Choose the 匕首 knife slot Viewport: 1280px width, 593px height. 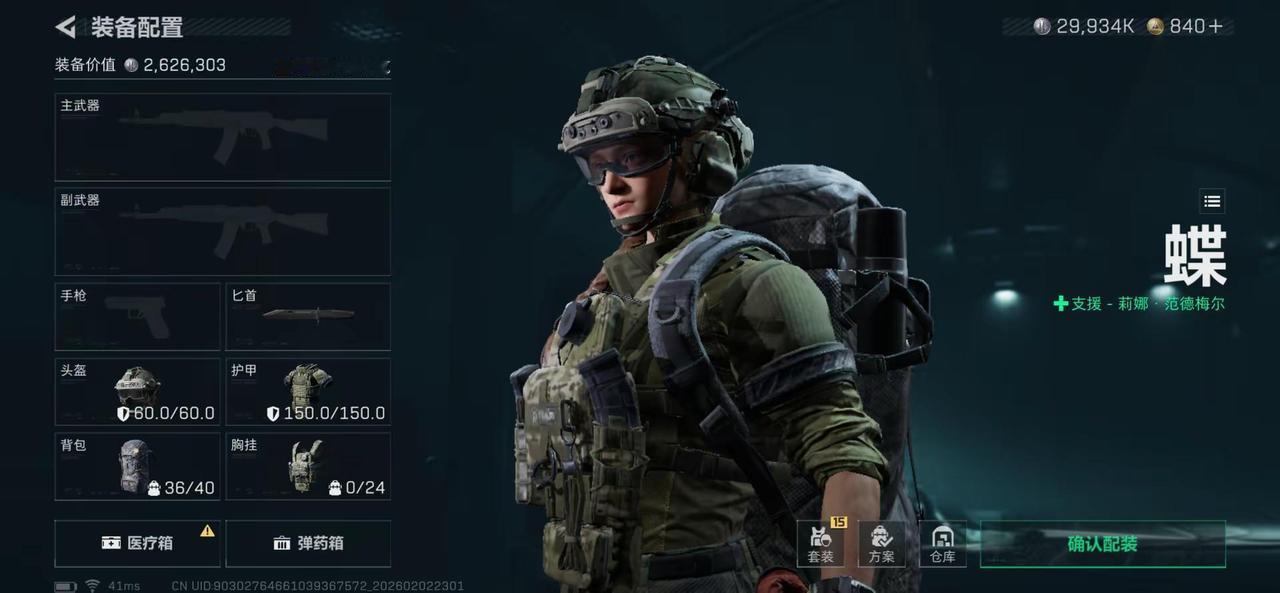click(x=308, y=316)
